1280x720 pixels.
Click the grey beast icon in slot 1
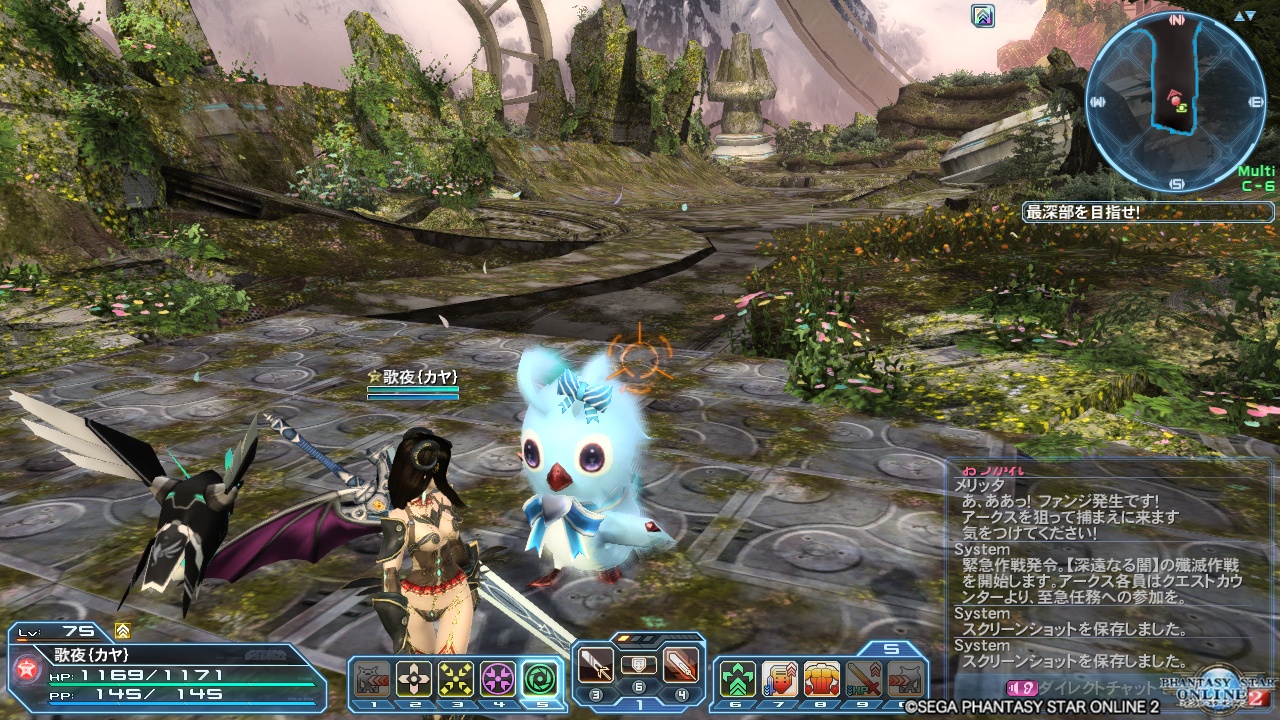coord(372,679)
